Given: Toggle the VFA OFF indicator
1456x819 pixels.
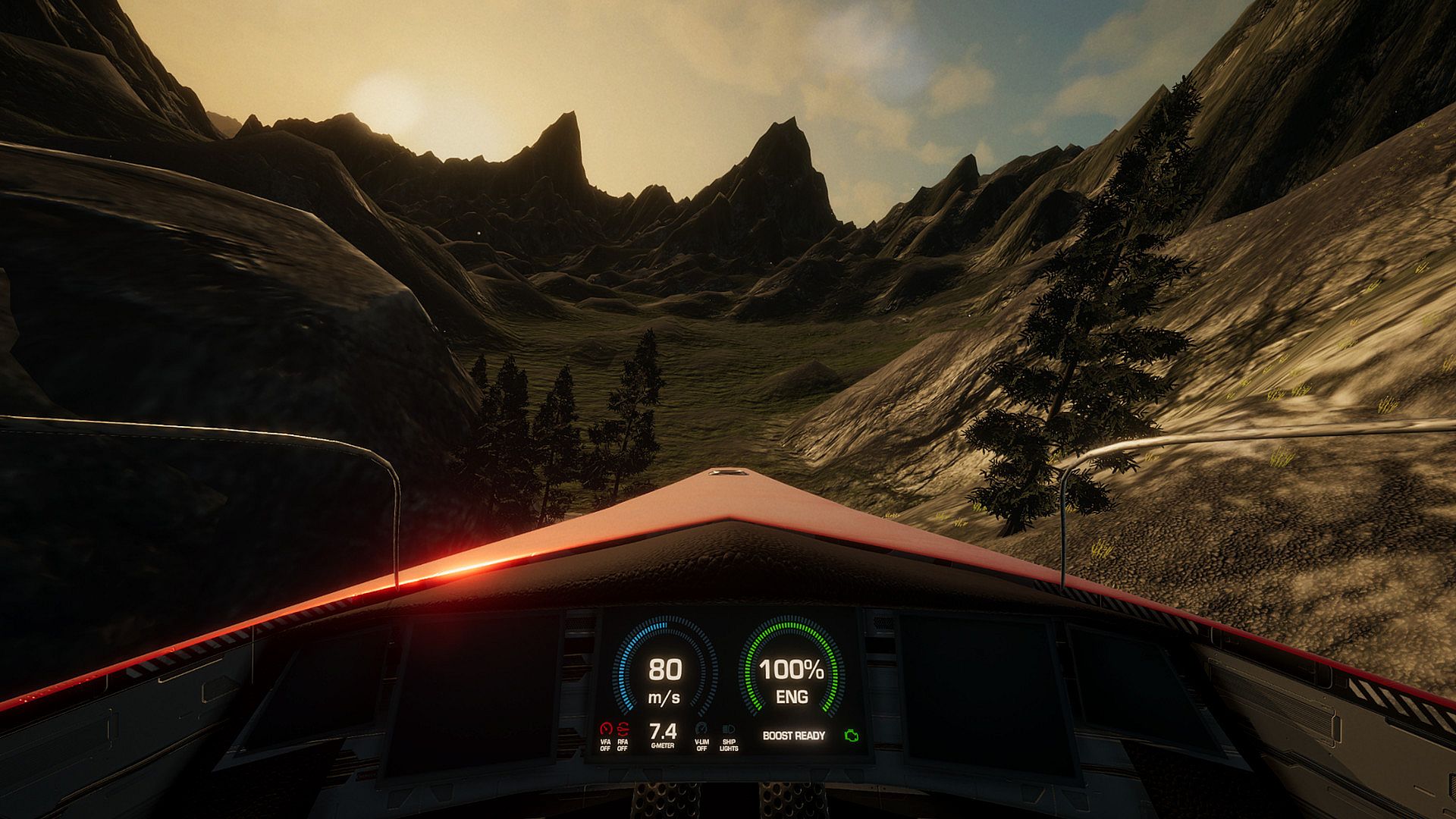Looking at the screenshot, I should tap(605, 734).
